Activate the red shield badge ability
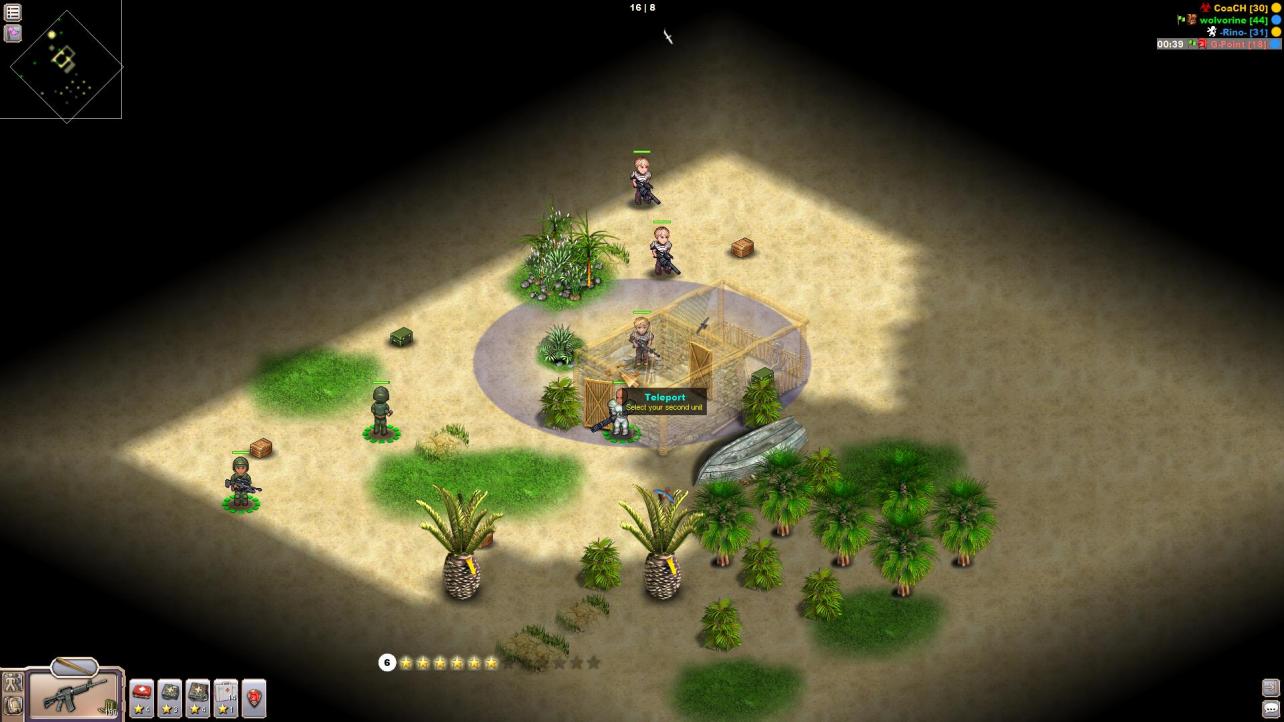The image size is (1284, 722). (254, 697)
